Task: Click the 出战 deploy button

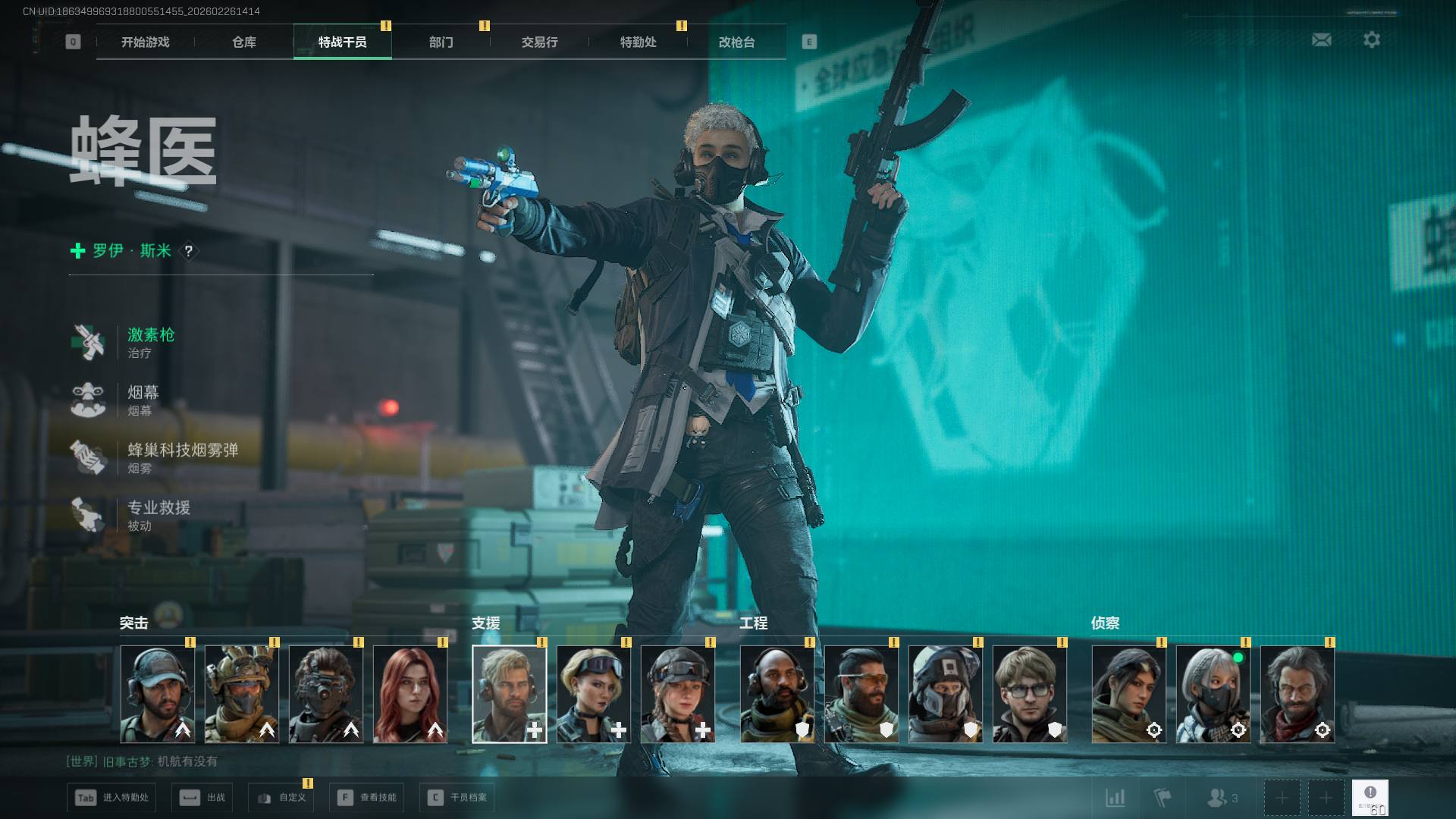Action: 202,798
